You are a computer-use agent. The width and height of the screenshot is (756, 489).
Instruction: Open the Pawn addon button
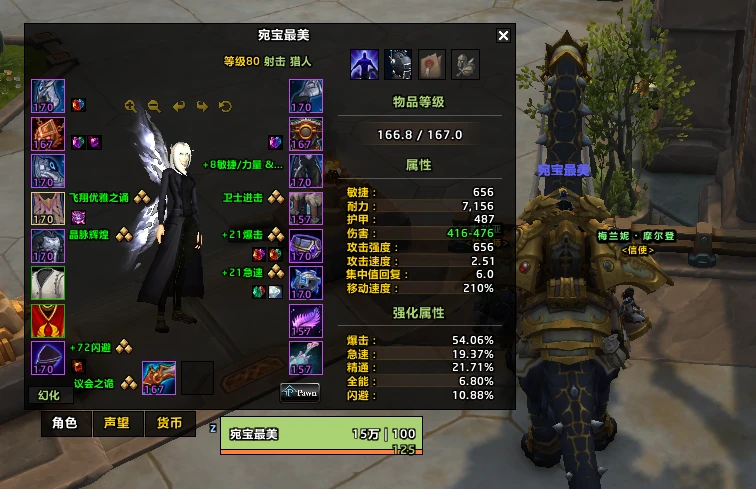(300, 391)
